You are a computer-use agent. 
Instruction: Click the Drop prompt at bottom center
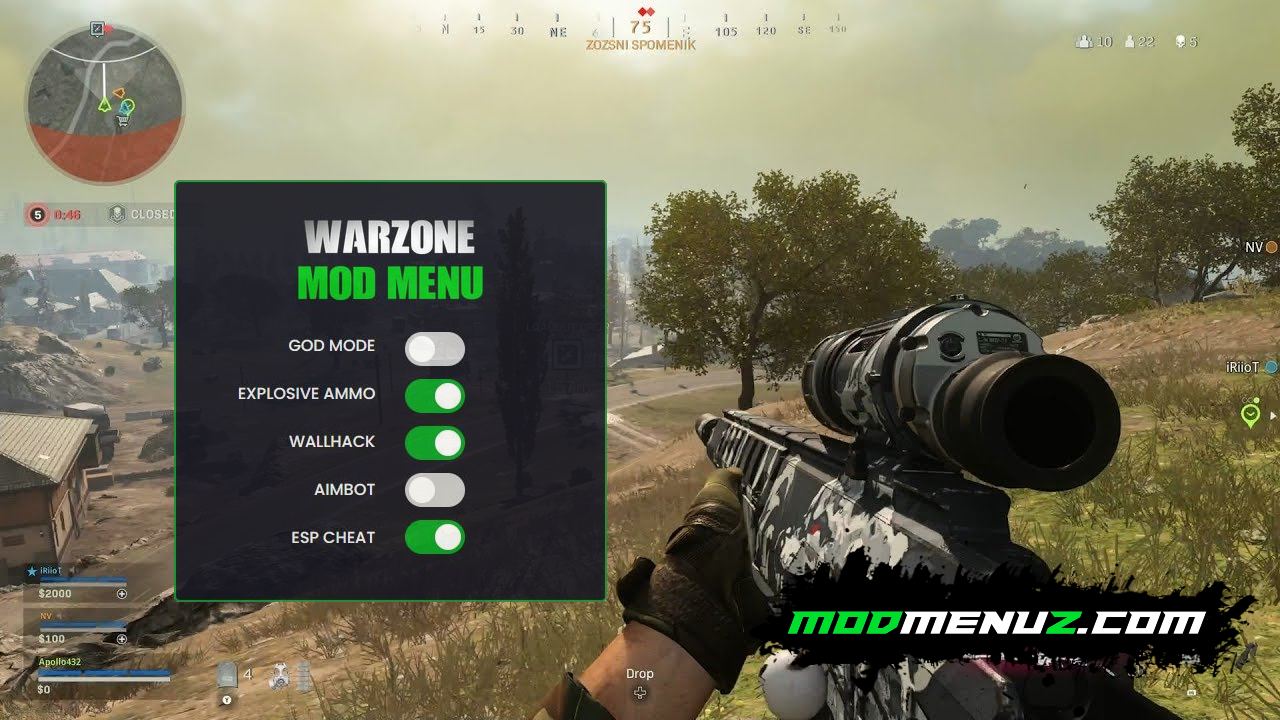tap(639, 674)
